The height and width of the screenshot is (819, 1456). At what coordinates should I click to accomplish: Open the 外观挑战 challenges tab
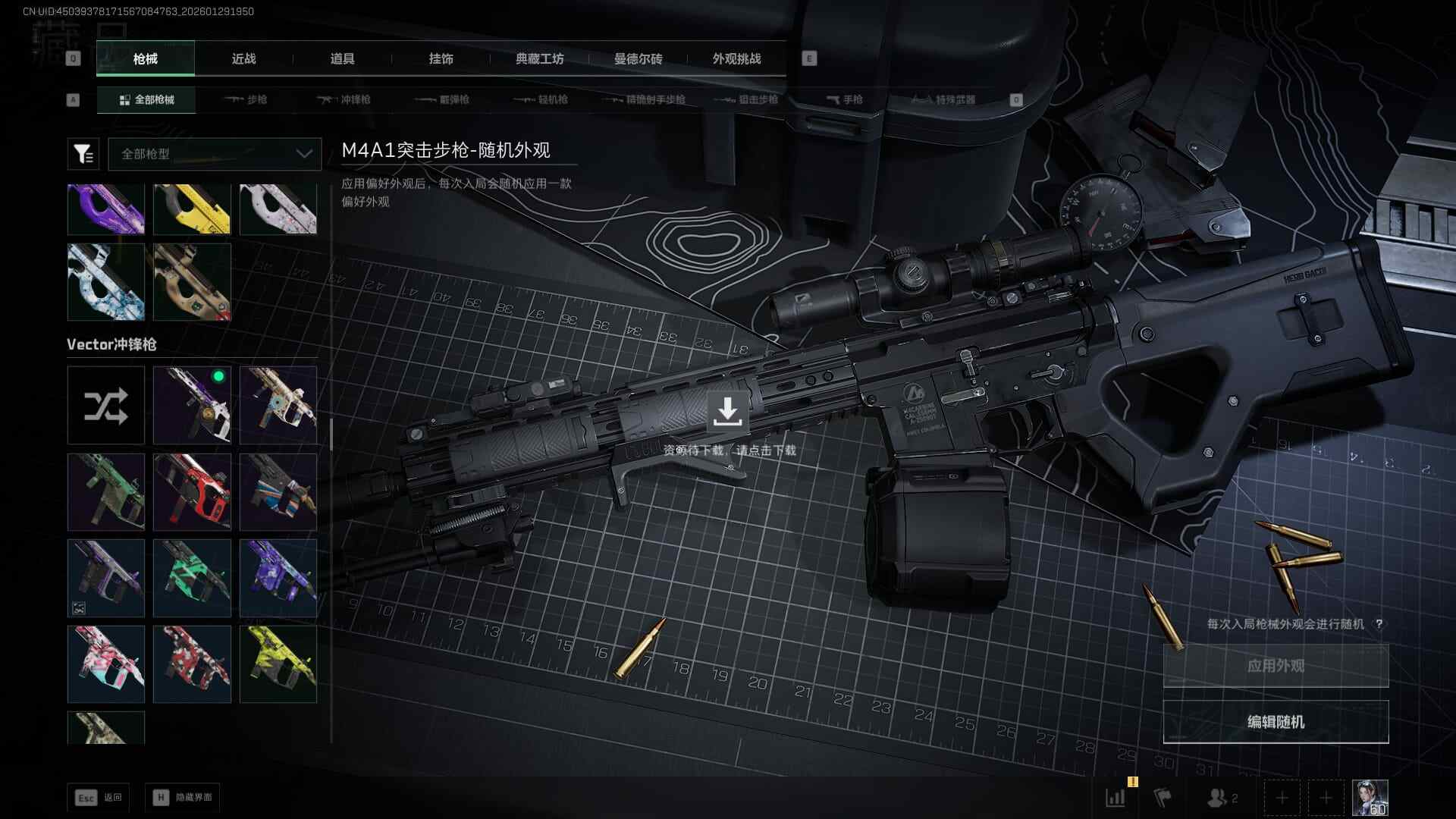[x=736, y=59]
